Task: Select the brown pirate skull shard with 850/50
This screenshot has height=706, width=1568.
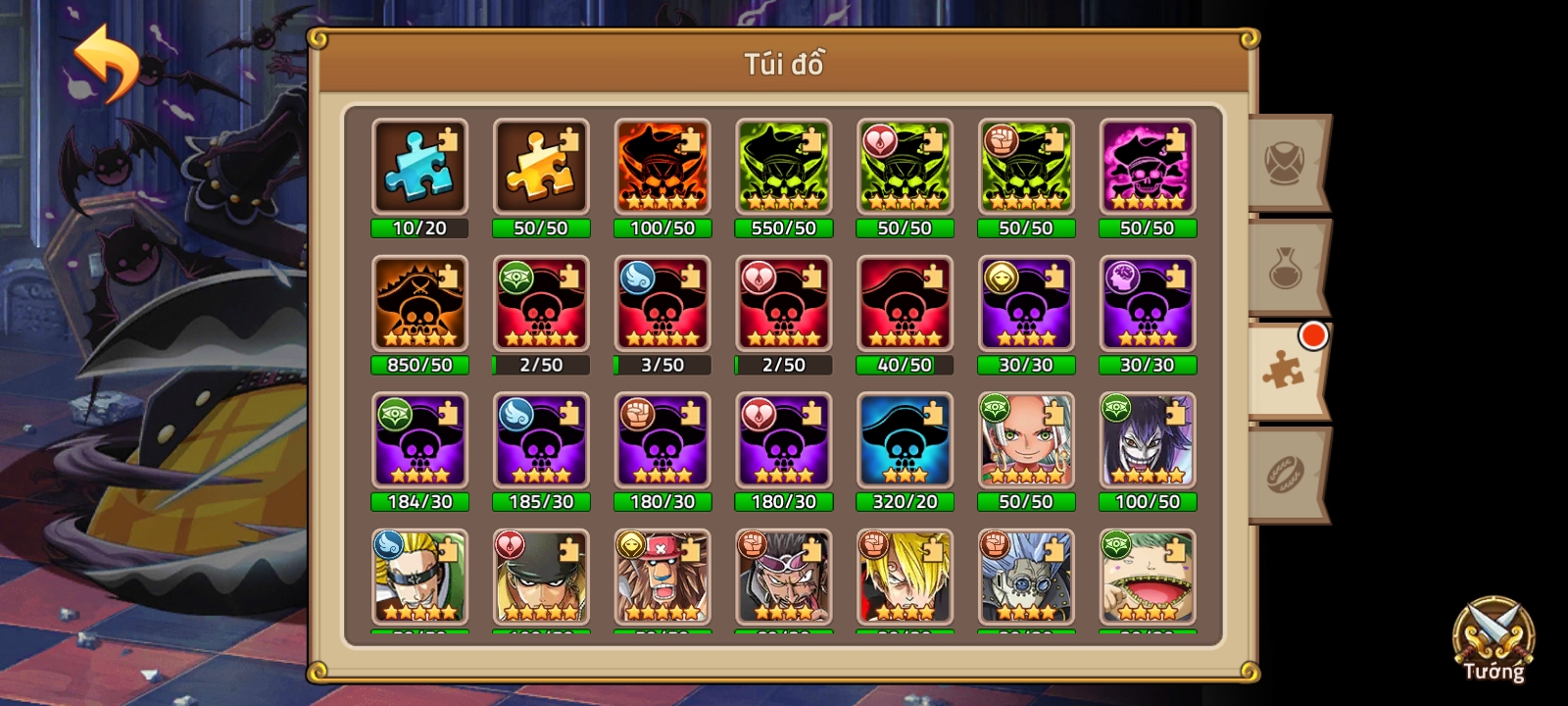Action: [419, 304]
